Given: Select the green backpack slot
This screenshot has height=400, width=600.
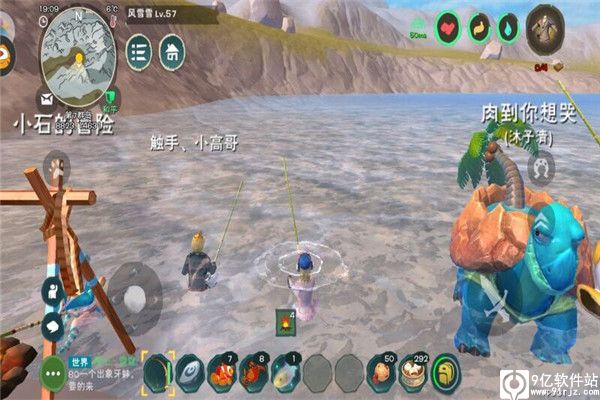Looking at the screenshot, I should point(444,373).
